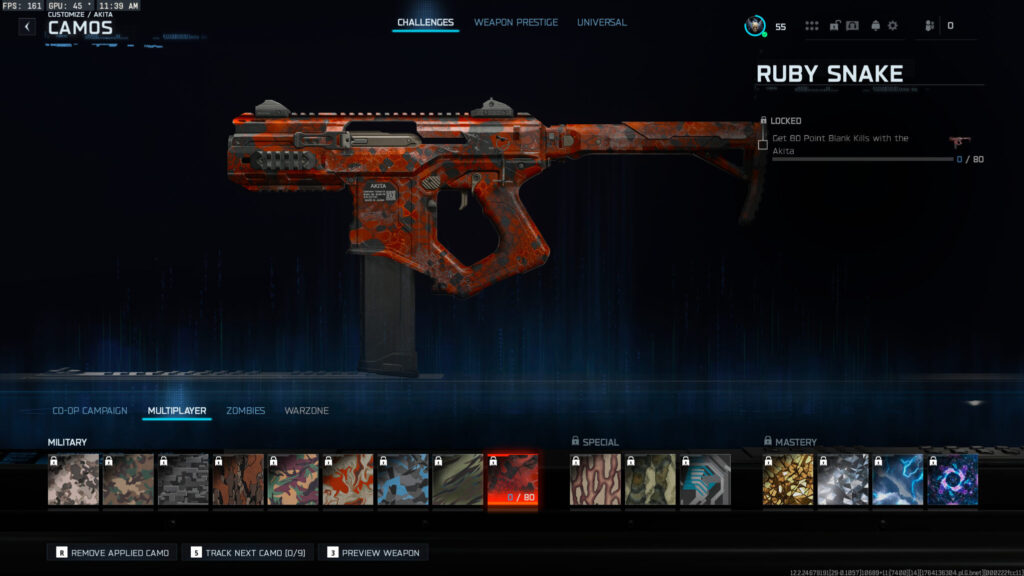
Task: Choose the blue splinter Military camo
Action: coord(402,480)
